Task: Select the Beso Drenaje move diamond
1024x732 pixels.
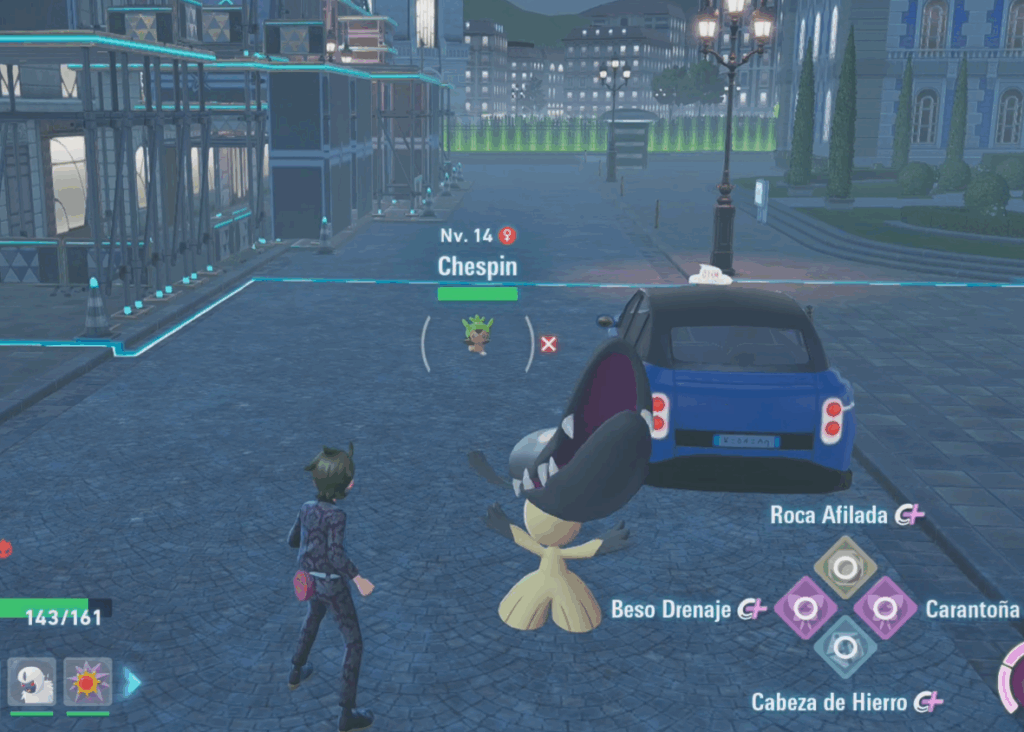Action: (806, 608)
